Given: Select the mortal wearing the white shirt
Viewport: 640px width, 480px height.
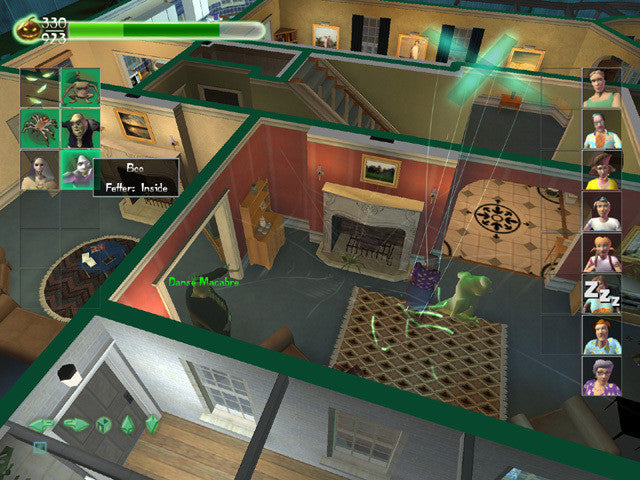Looking at the screenshot, I should [602, 211].
